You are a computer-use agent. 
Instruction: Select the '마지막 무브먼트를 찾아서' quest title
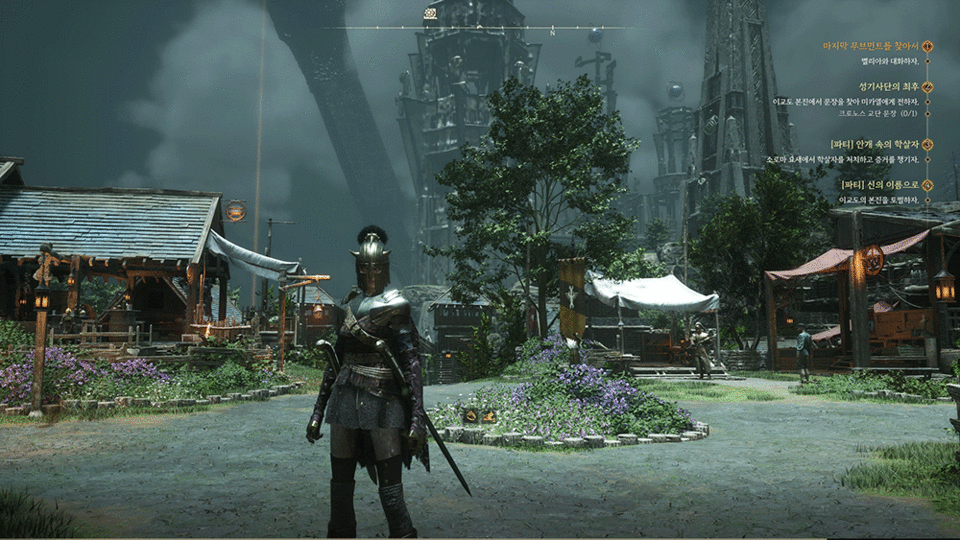[x=869, y=46]
